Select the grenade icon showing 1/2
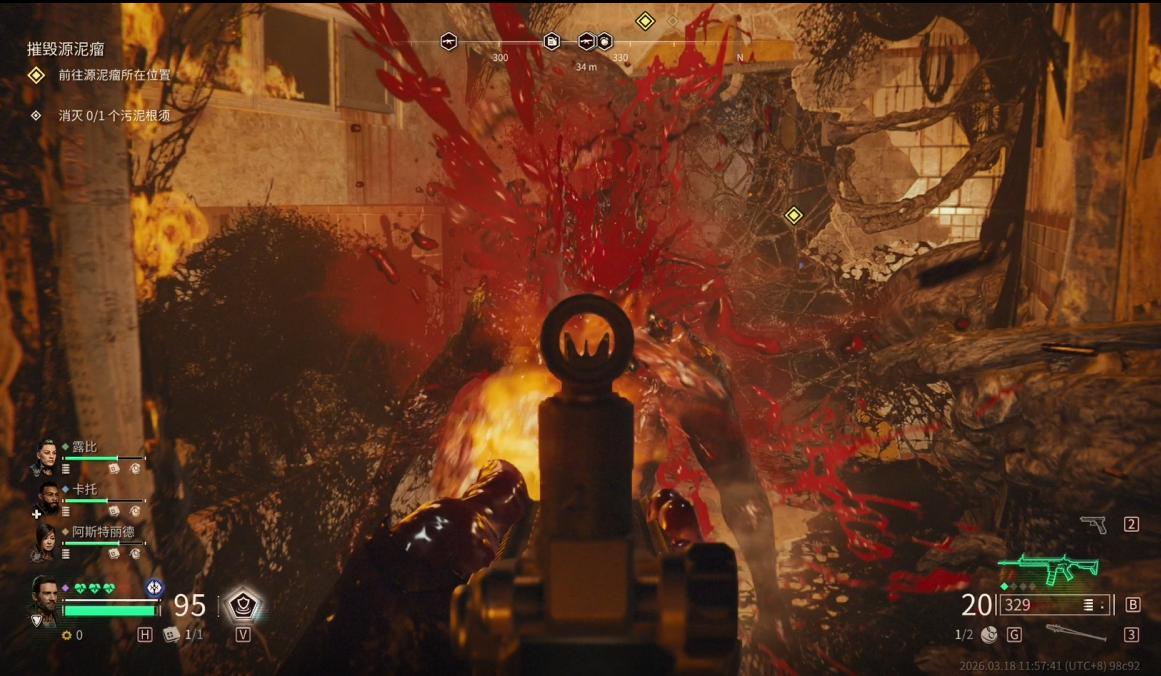Viewport: 1161px width, 676px height. click(989, 634)
